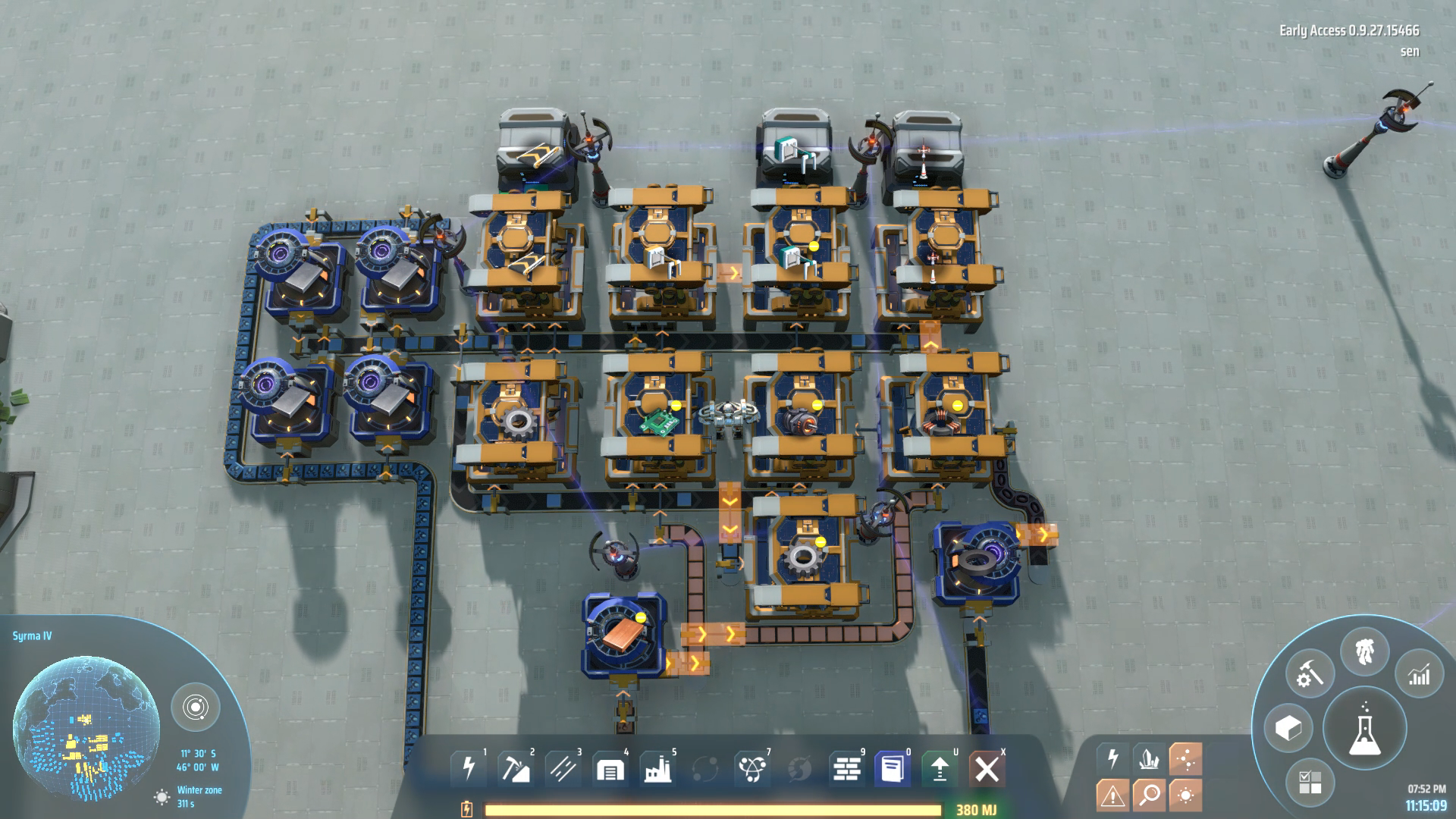1456x819 pixels.
Task: Open the star system orbit view
Action: [196, 708]
